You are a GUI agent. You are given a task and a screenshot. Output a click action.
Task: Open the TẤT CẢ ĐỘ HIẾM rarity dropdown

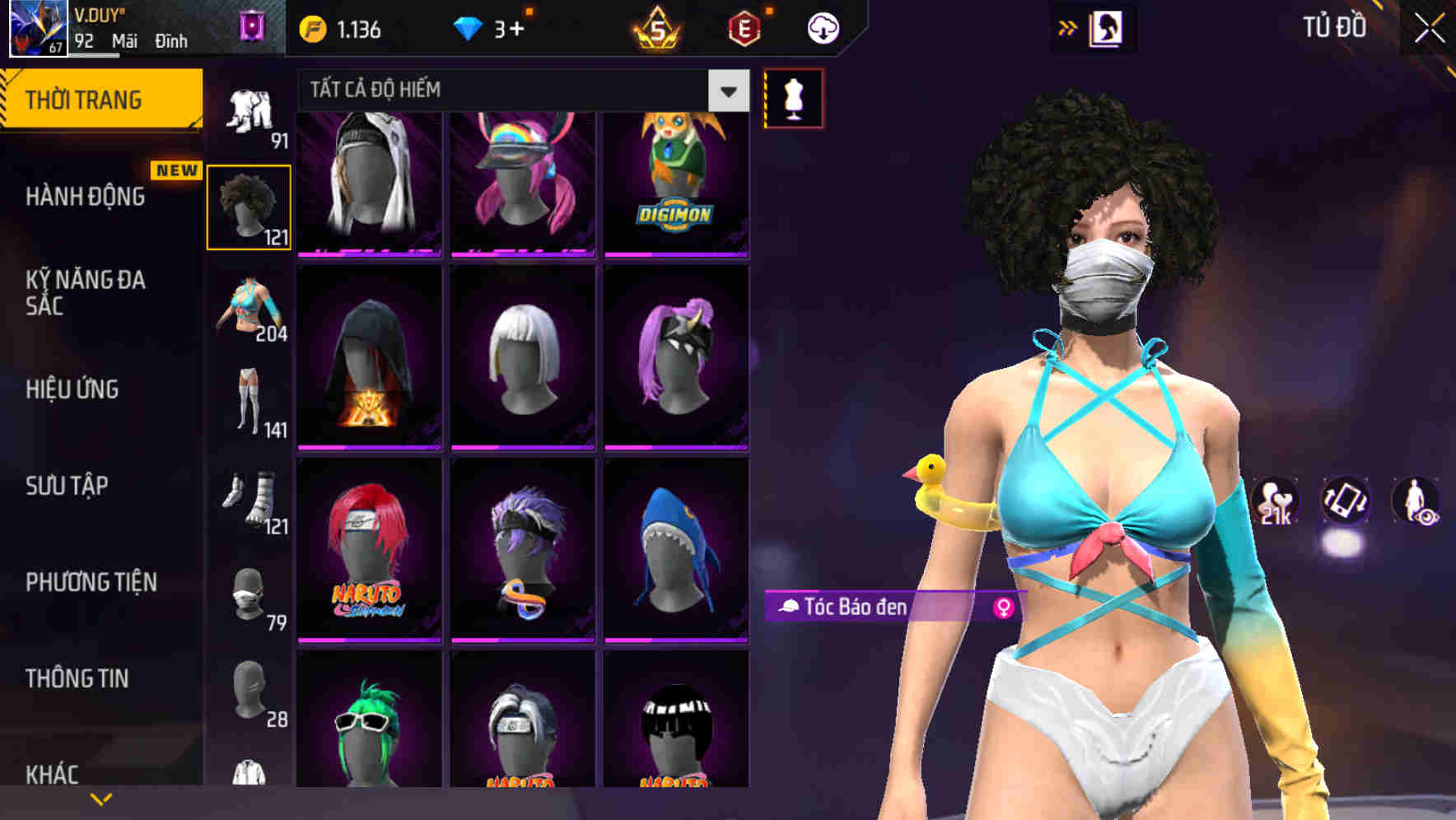click(519, 91)
